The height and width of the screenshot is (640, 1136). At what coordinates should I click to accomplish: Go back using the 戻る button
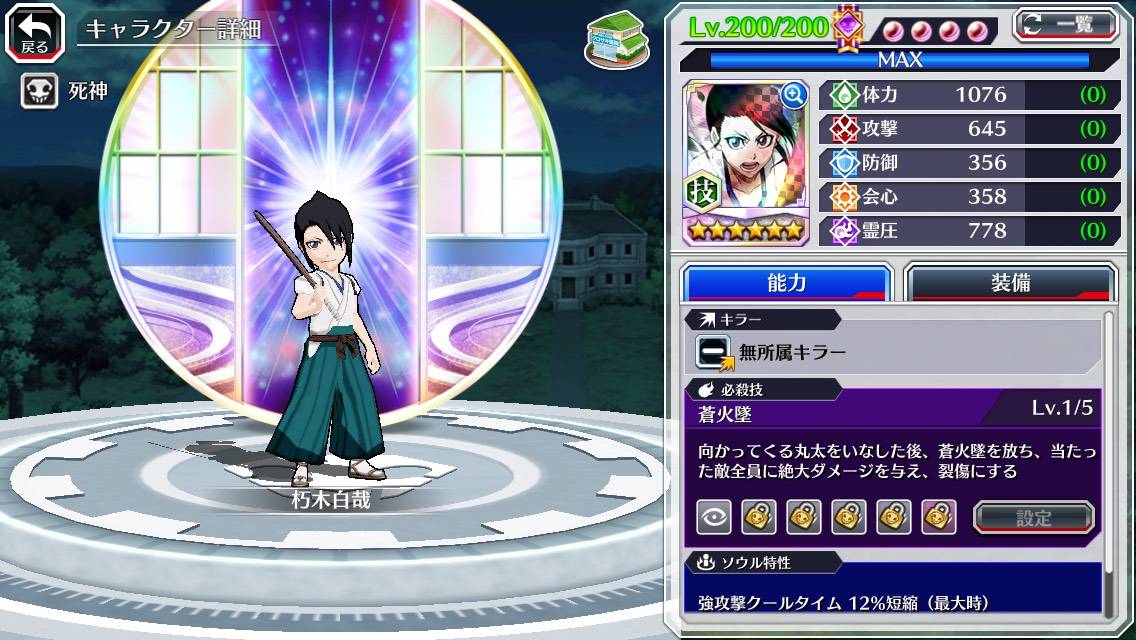pyautogui.click(x=35, y=31)
